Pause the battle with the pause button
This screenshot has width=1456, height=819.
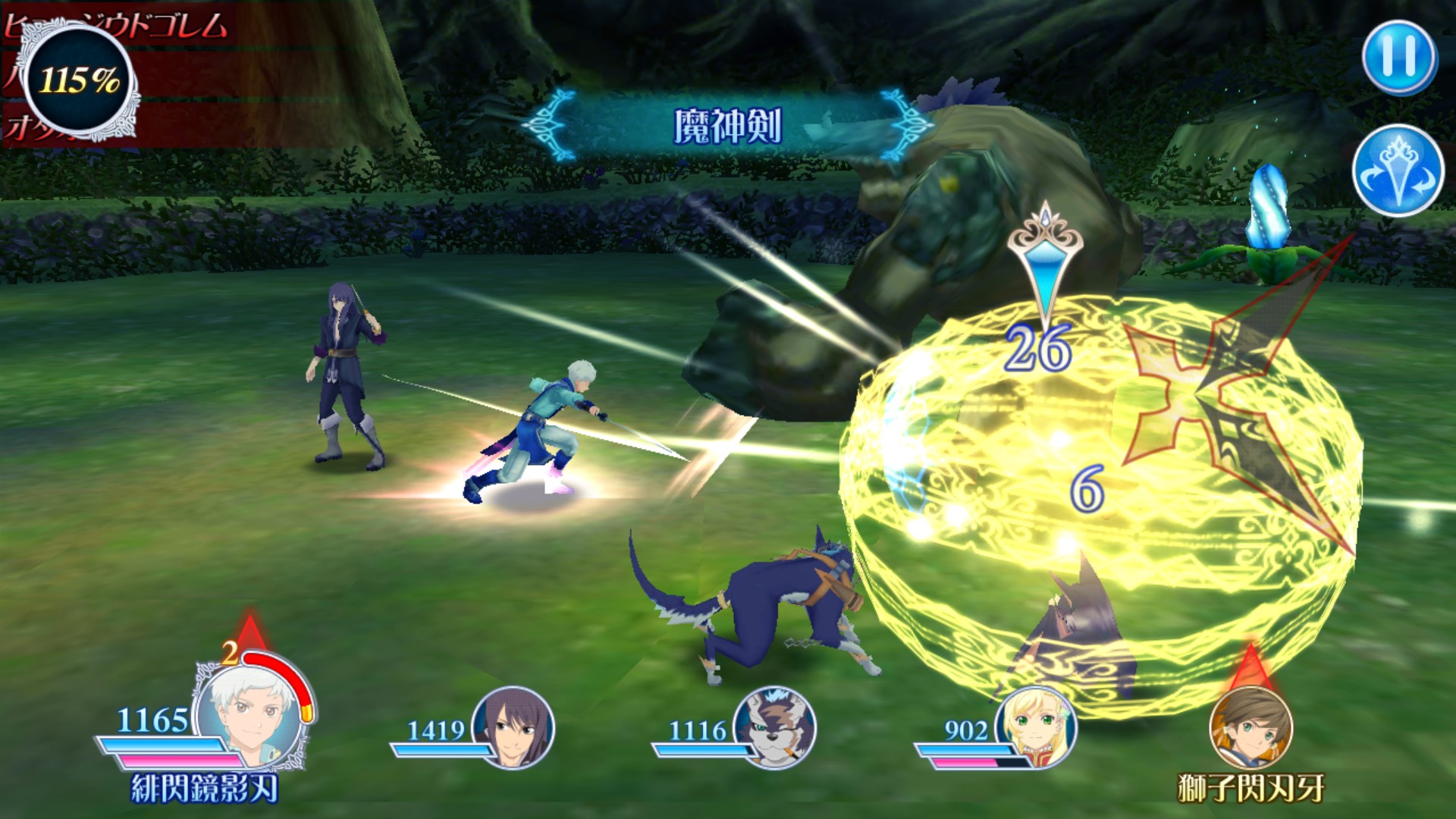tap(1399, 58)
